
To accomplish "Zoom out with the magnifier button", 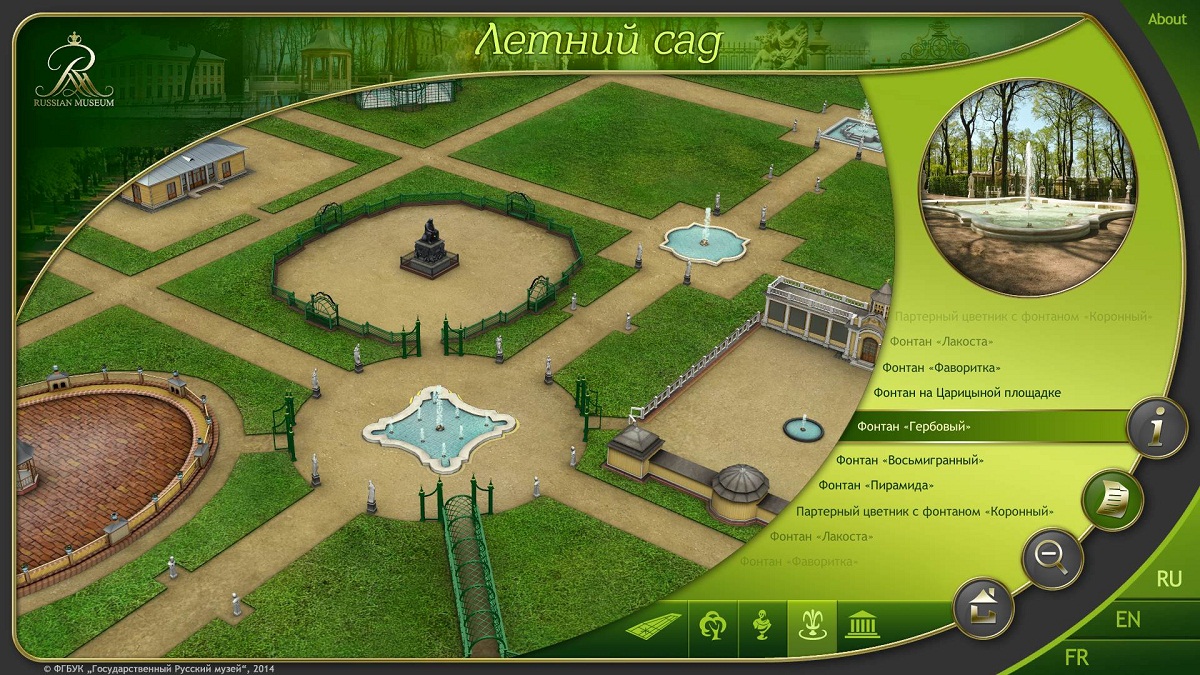I will coord(1052,557).
